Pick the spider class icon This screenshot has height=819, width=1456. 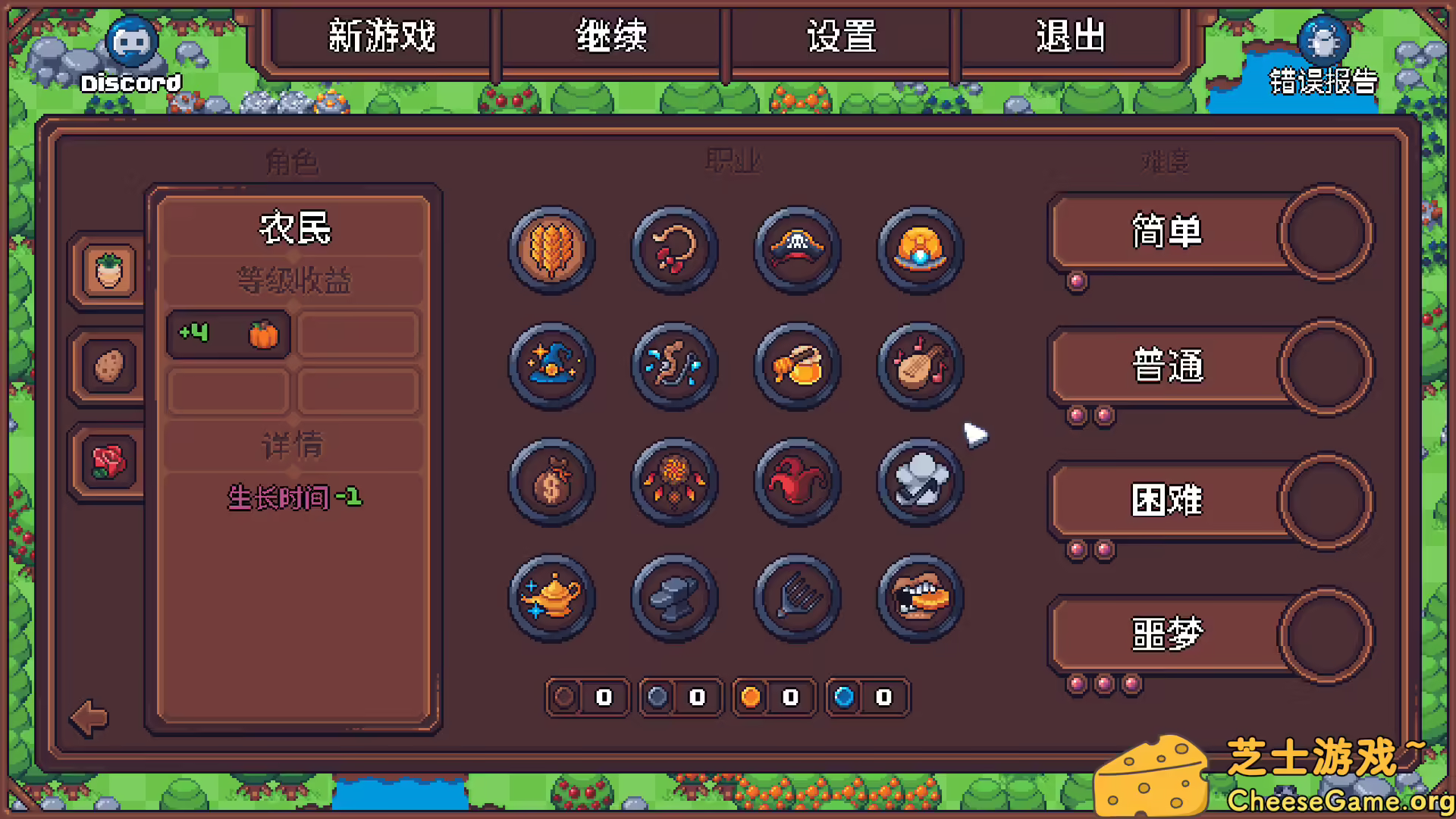click(x=674, y=482)
